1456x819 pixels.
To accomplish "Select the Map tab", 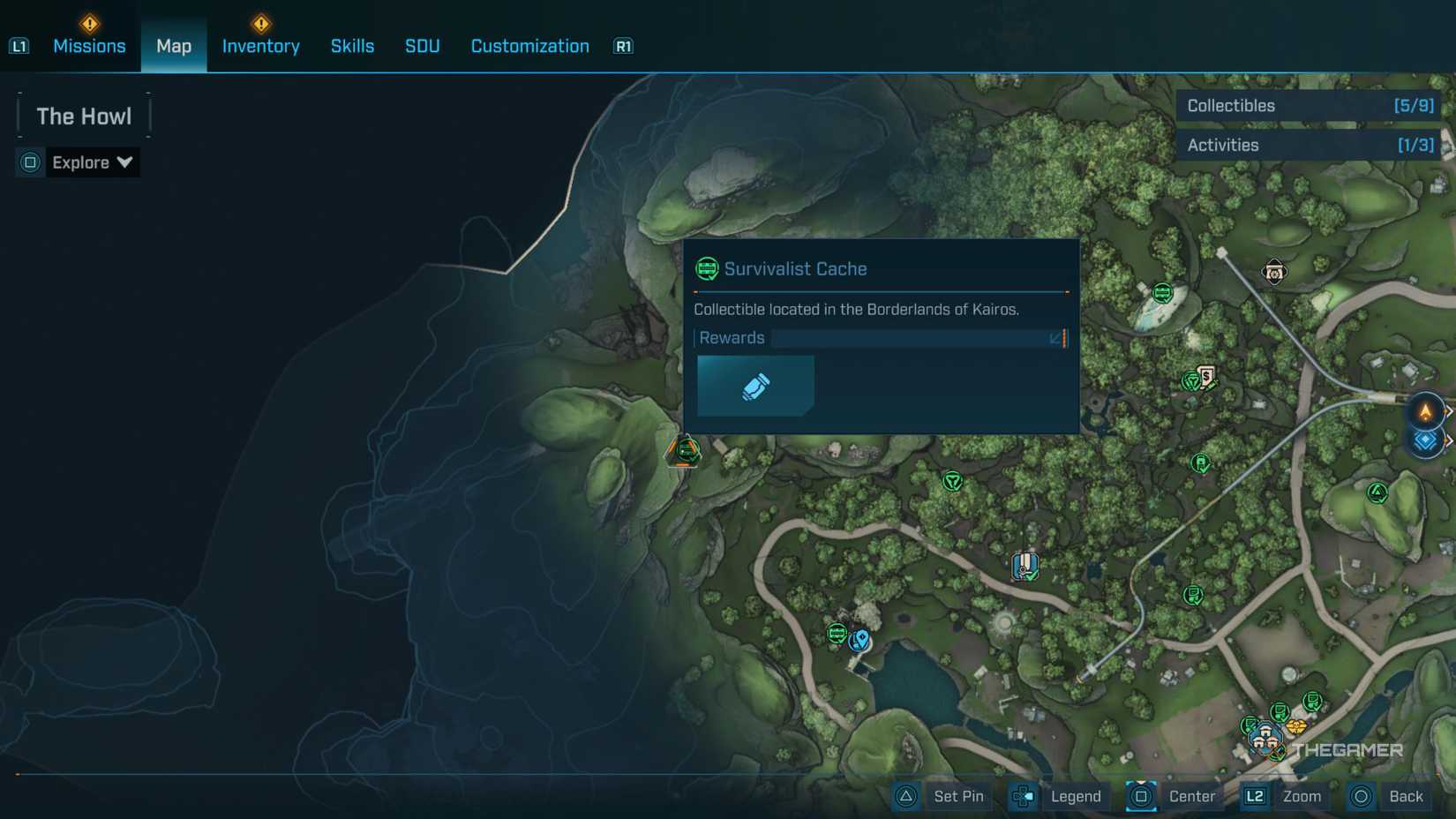I will [174, 46].
